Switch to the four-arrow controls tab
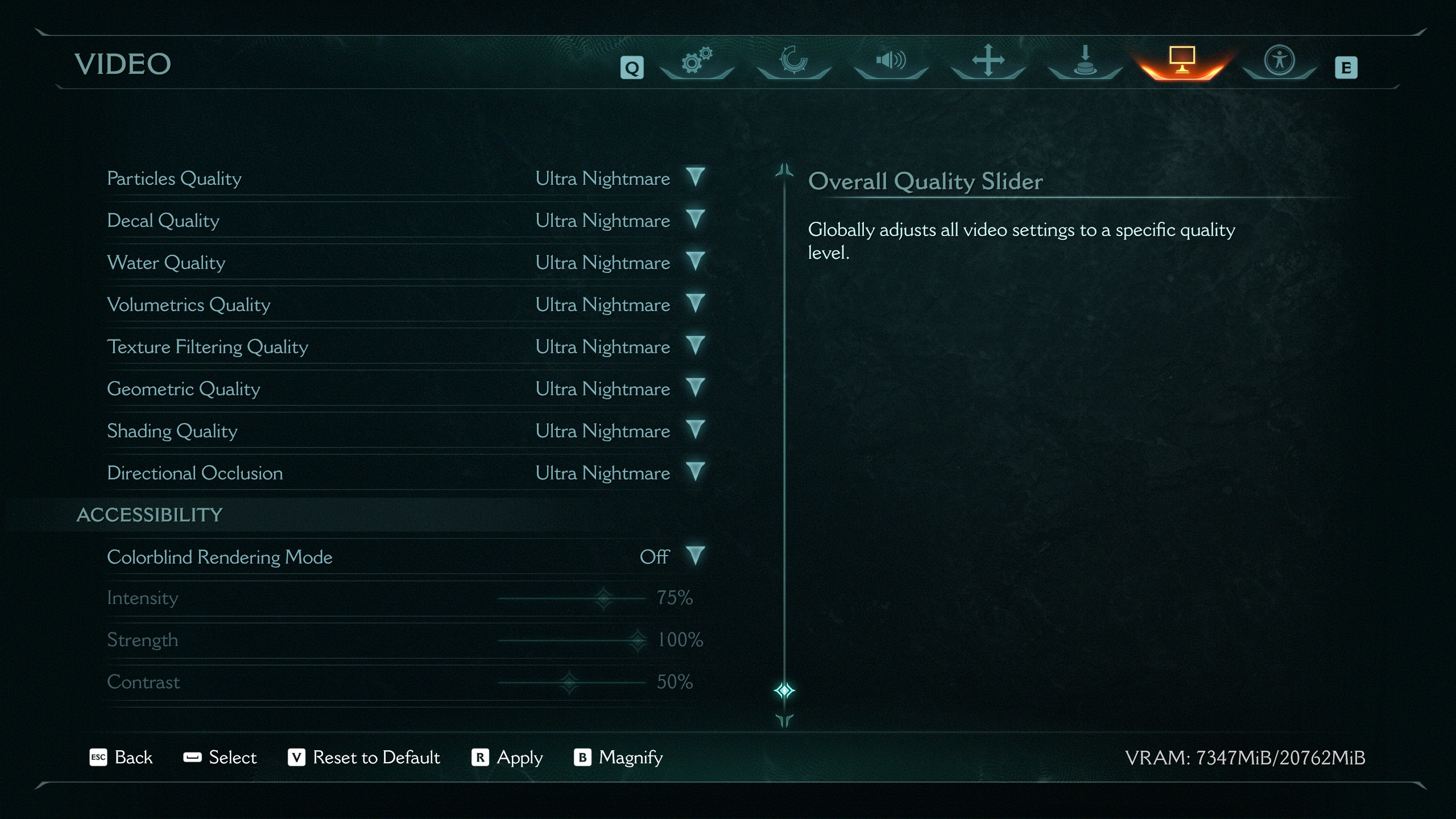 tap(988, 61)
